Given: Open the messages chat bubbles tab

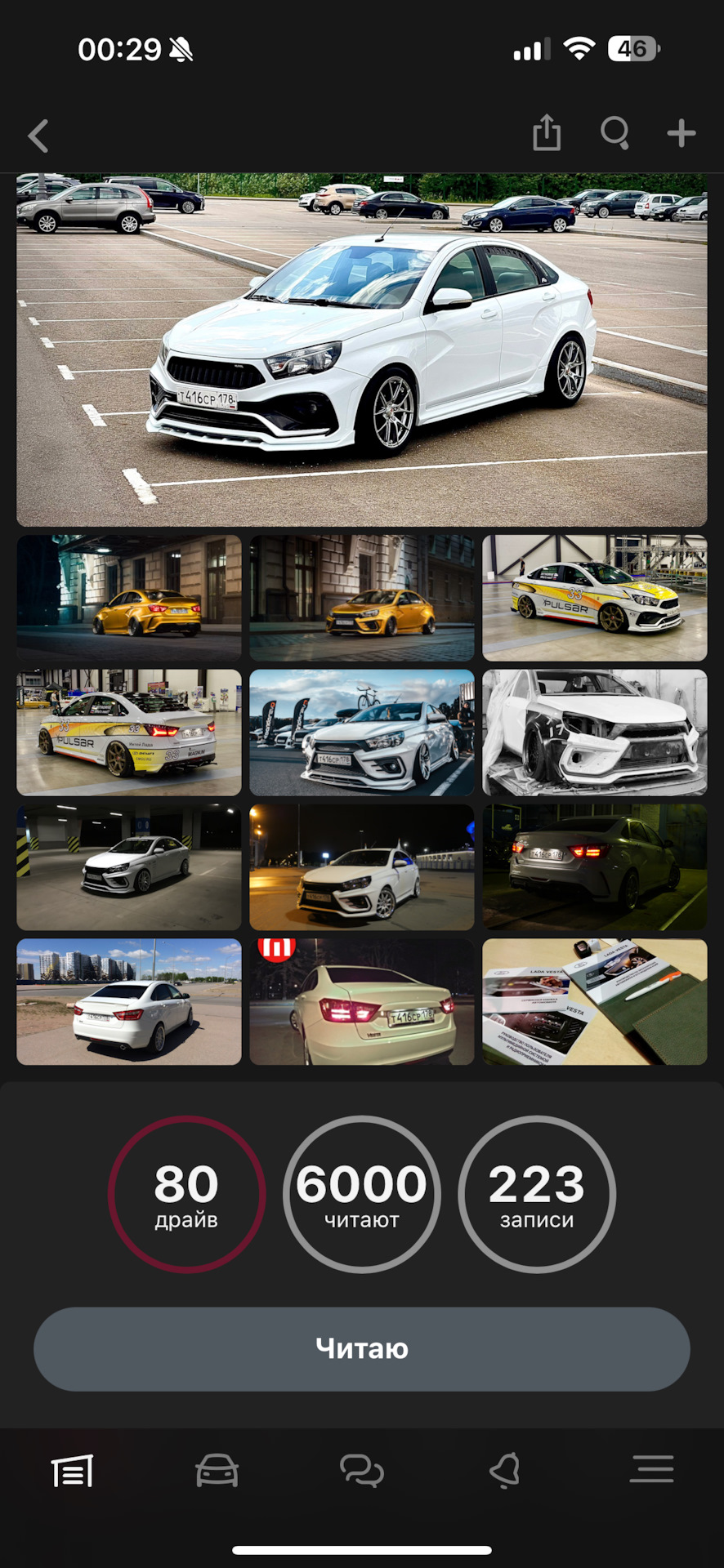Looking at the screenshot, I should 361,1471.
